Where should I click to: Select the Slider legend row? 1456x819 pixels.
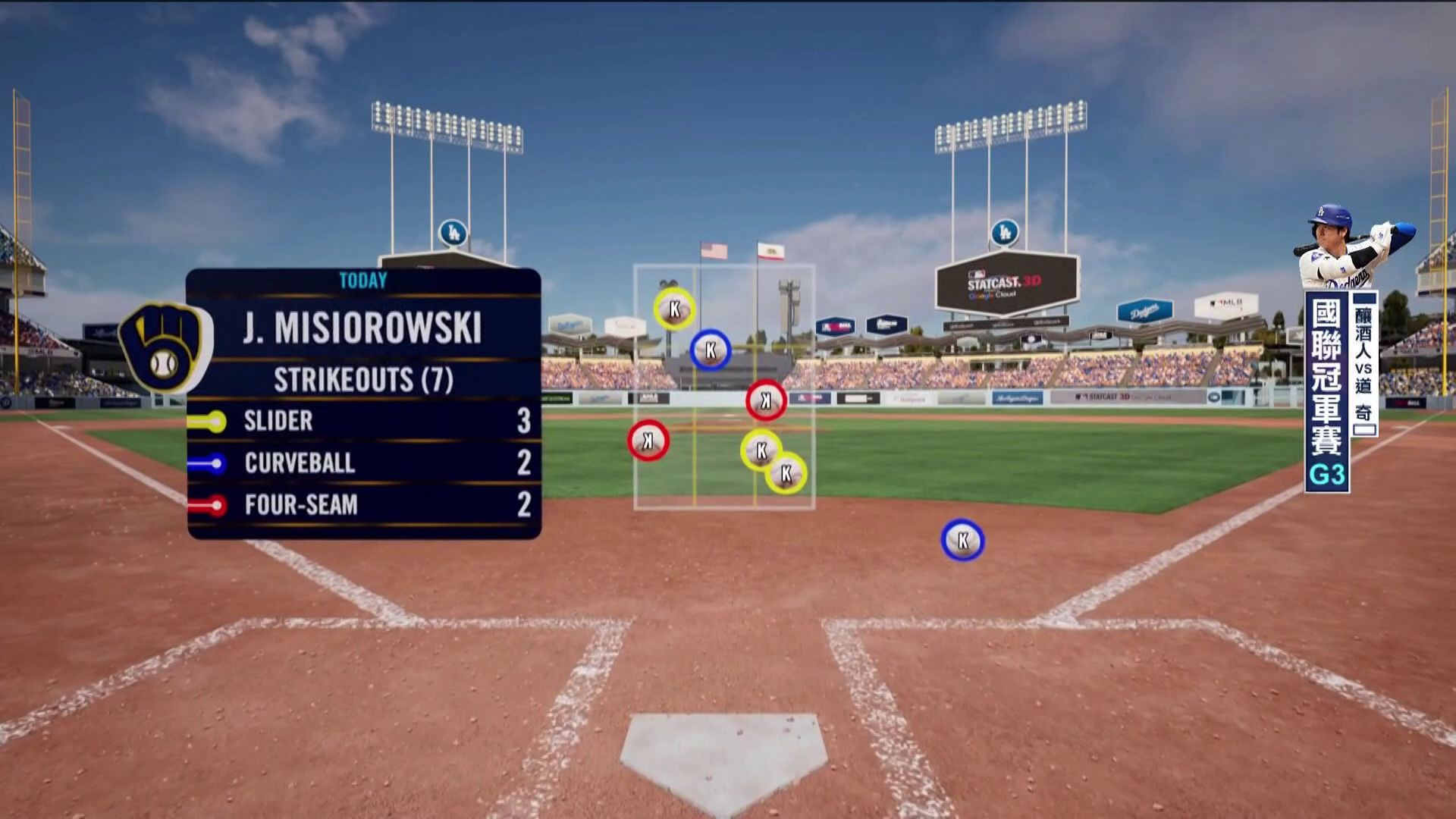point(364,421)
